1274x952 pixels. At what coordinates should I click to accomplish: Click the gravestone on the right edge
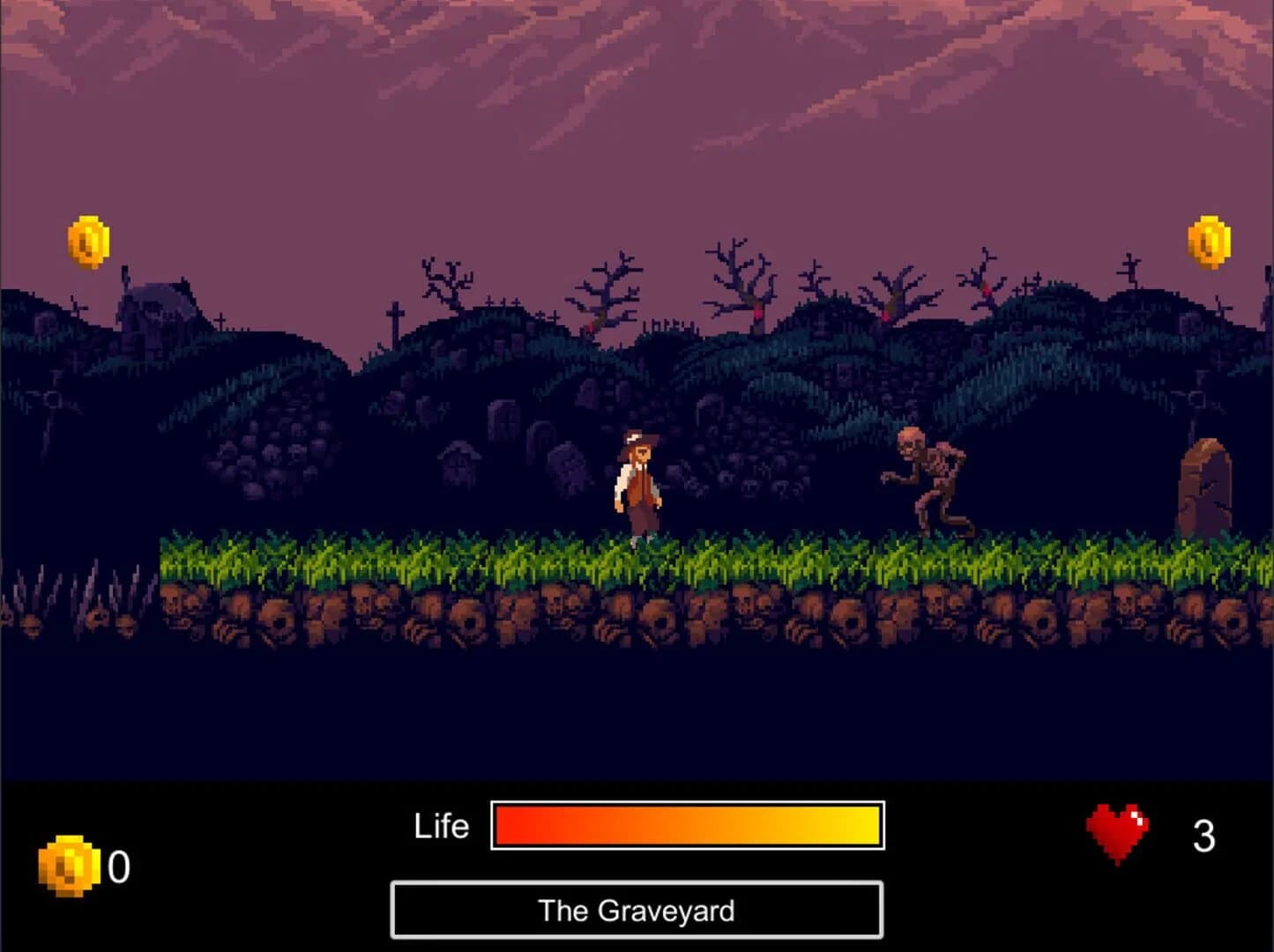pyautogui.click(x=1203, y=485)
